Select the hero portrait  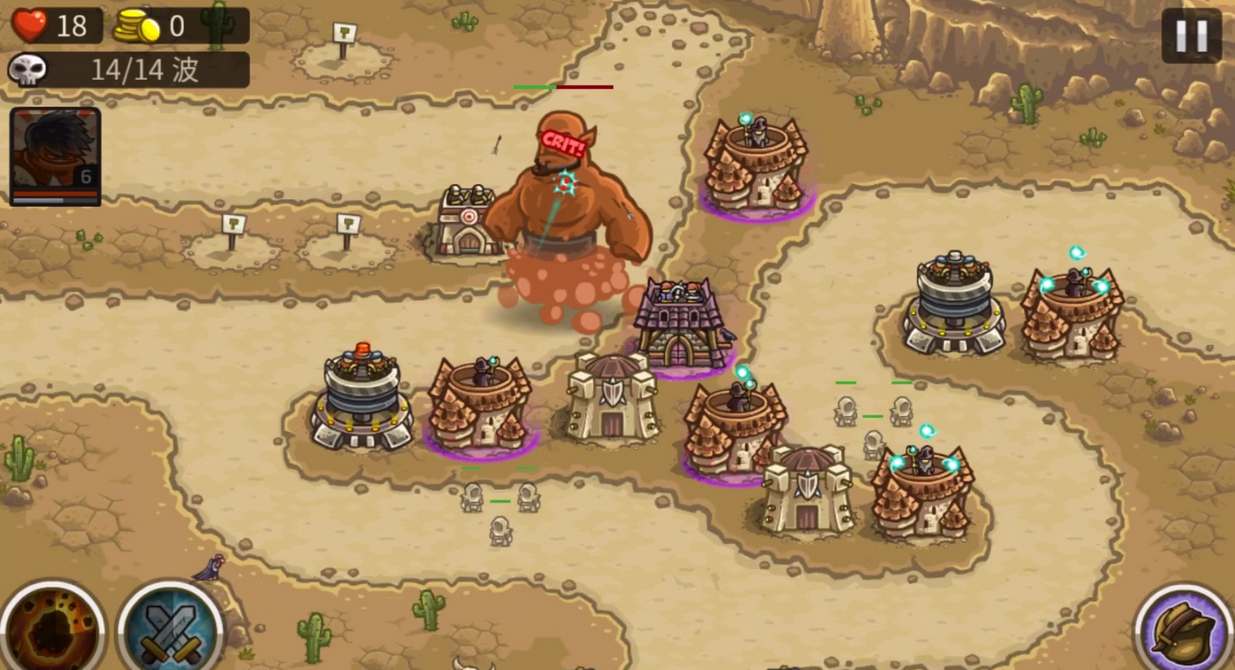[x=55, y=155]
